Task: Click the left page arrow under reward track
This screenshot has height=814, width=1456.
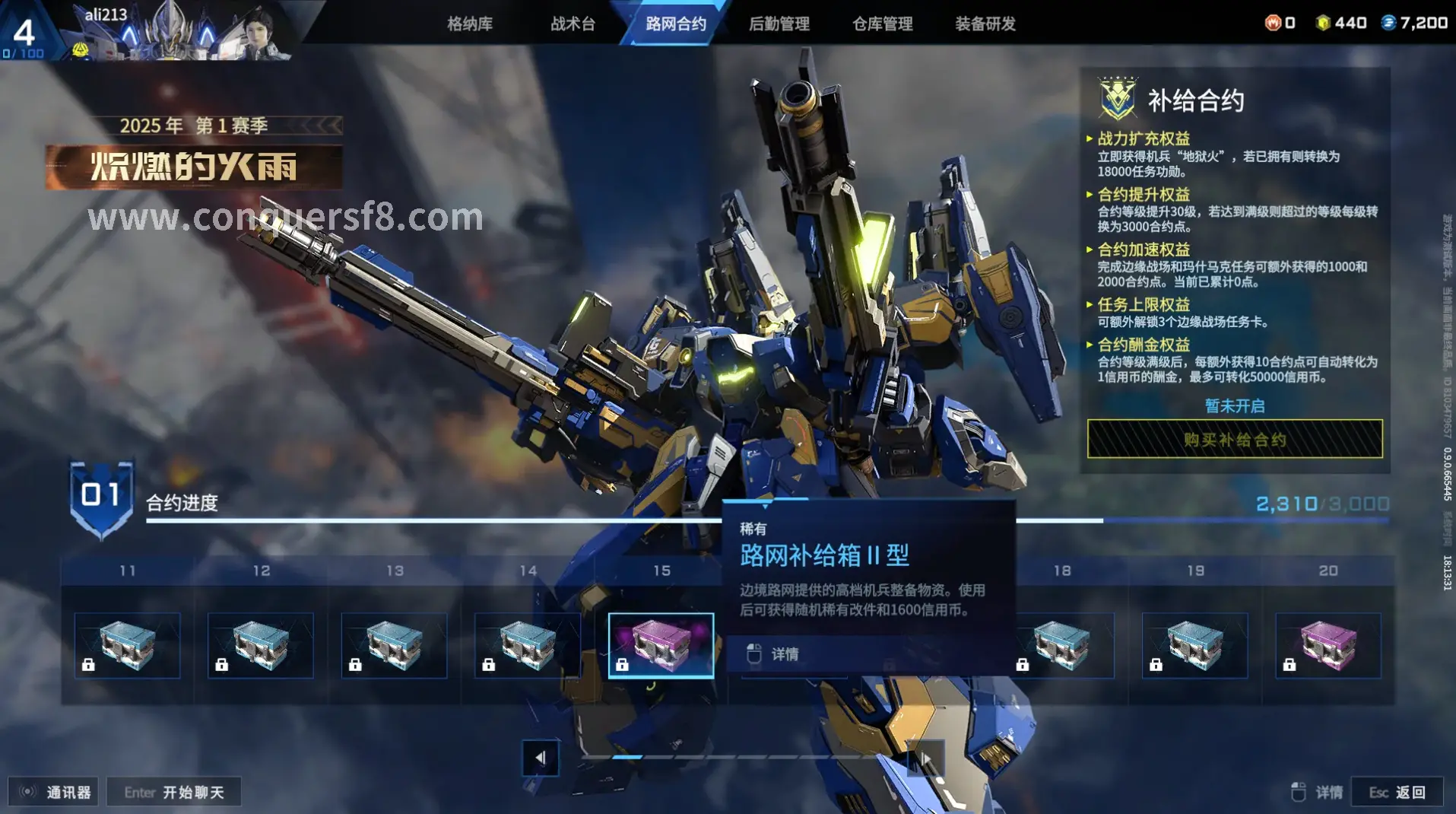Action: [x=541, y=758]
